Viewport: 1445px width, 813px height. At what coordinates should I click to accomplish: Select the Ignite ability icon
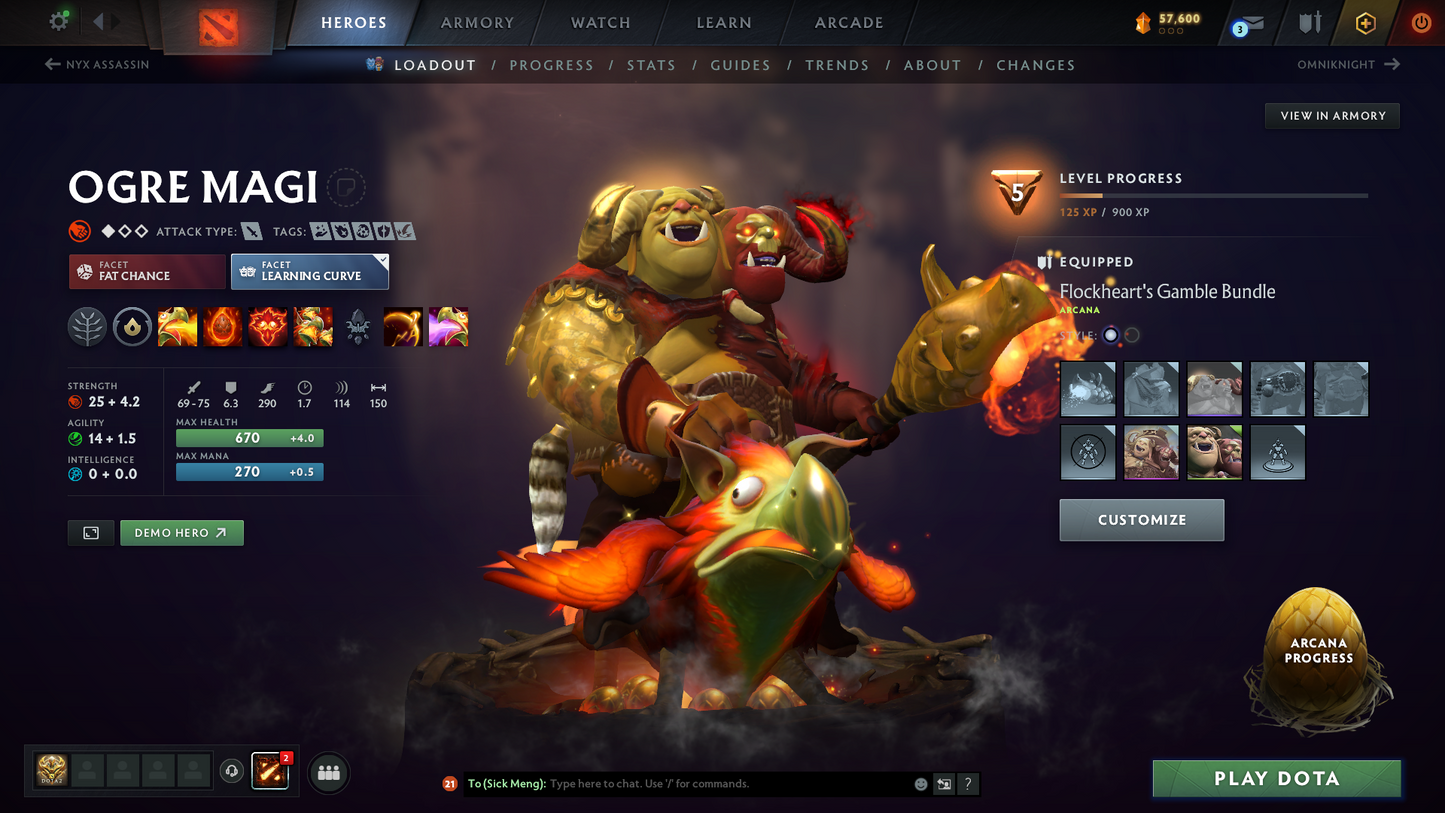click(x=222, y=326)
